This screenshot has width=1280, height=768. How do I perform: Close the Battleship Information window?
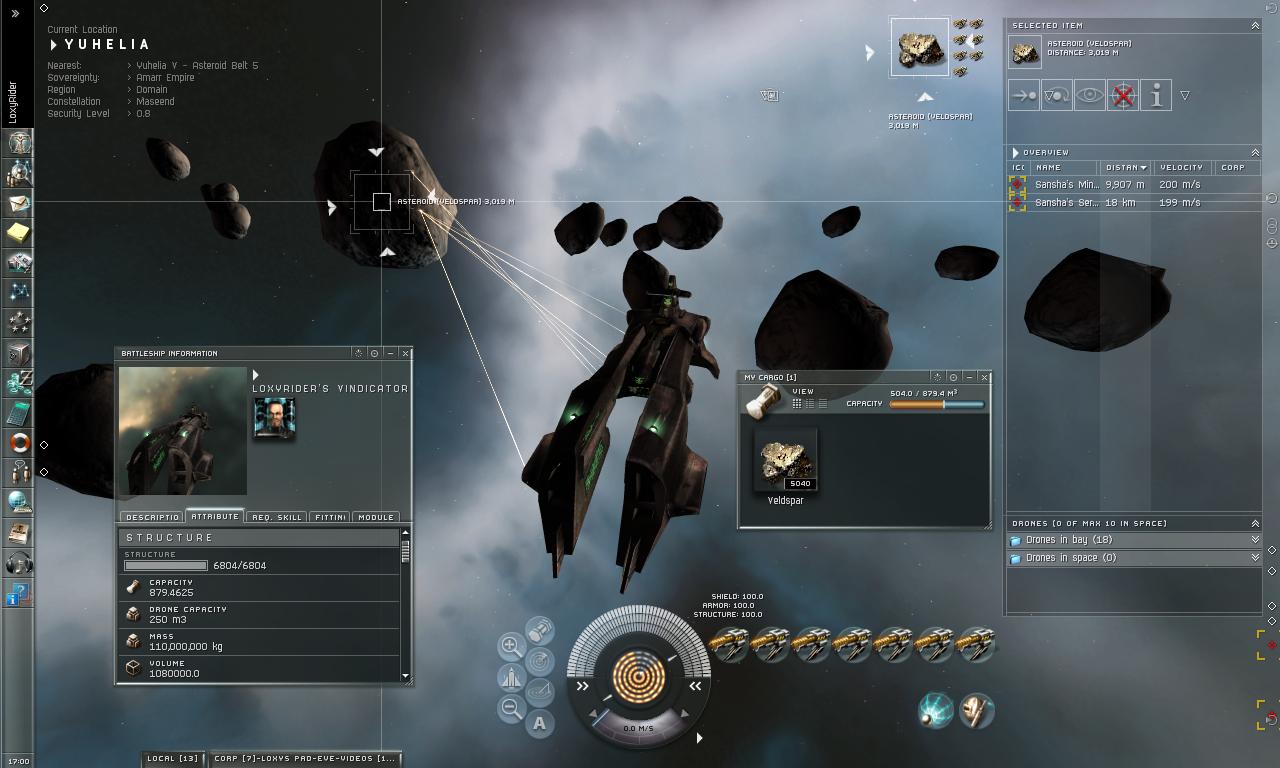405,353
